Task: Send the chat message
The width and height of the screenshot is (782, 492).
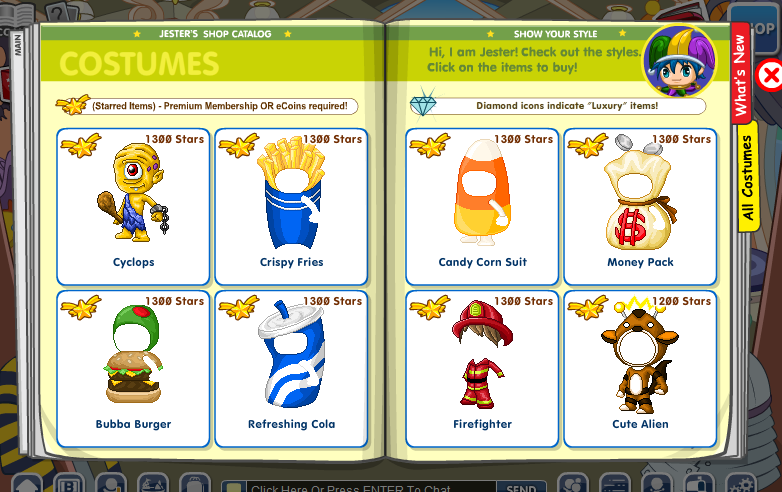Action: point(521,488)
